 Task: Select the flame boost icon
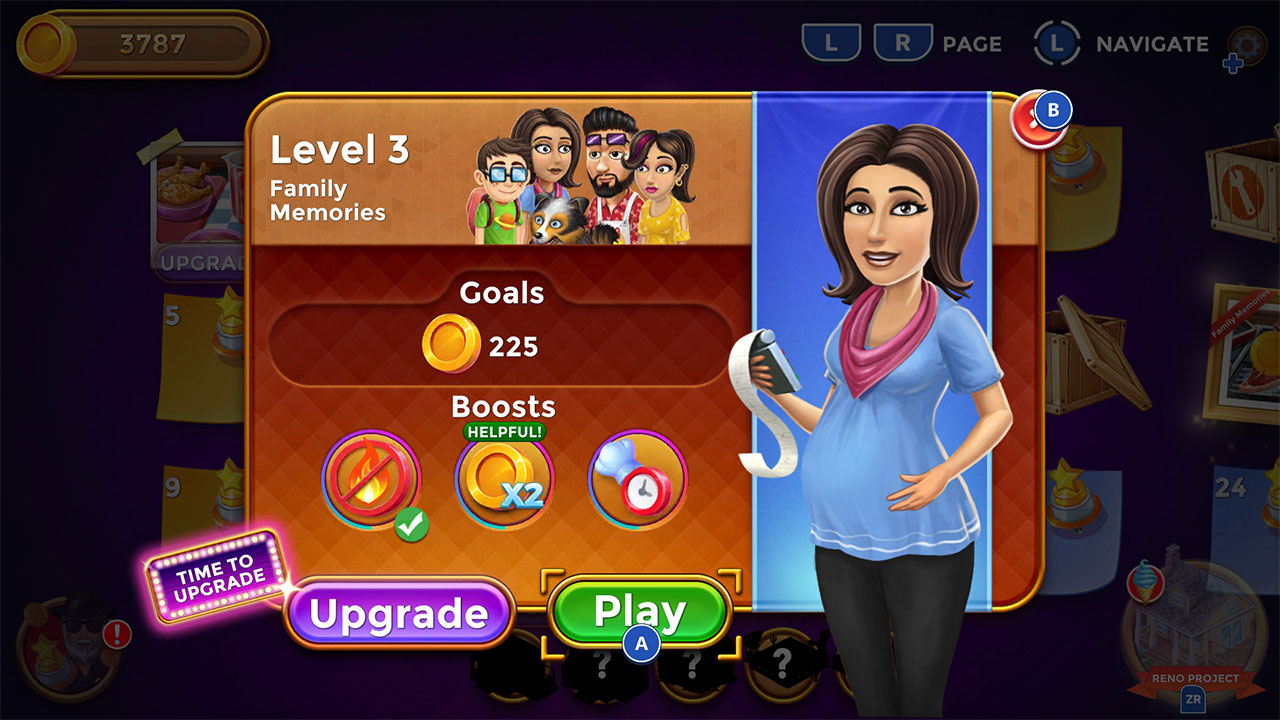click(x=370, y=478)
